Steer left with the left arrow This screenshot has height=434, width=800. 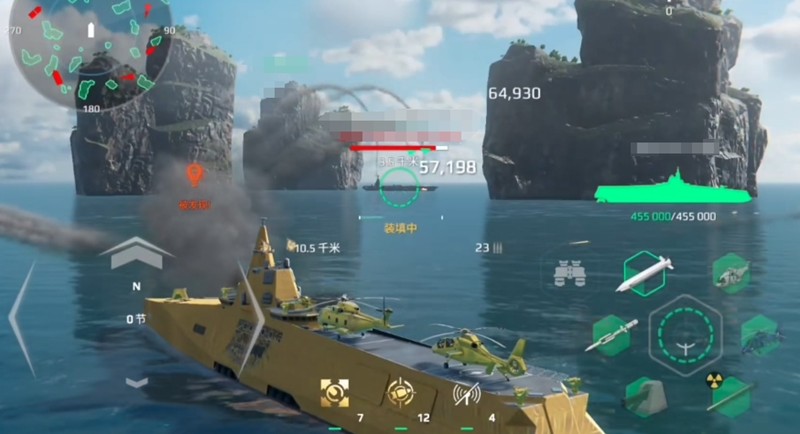22,315
